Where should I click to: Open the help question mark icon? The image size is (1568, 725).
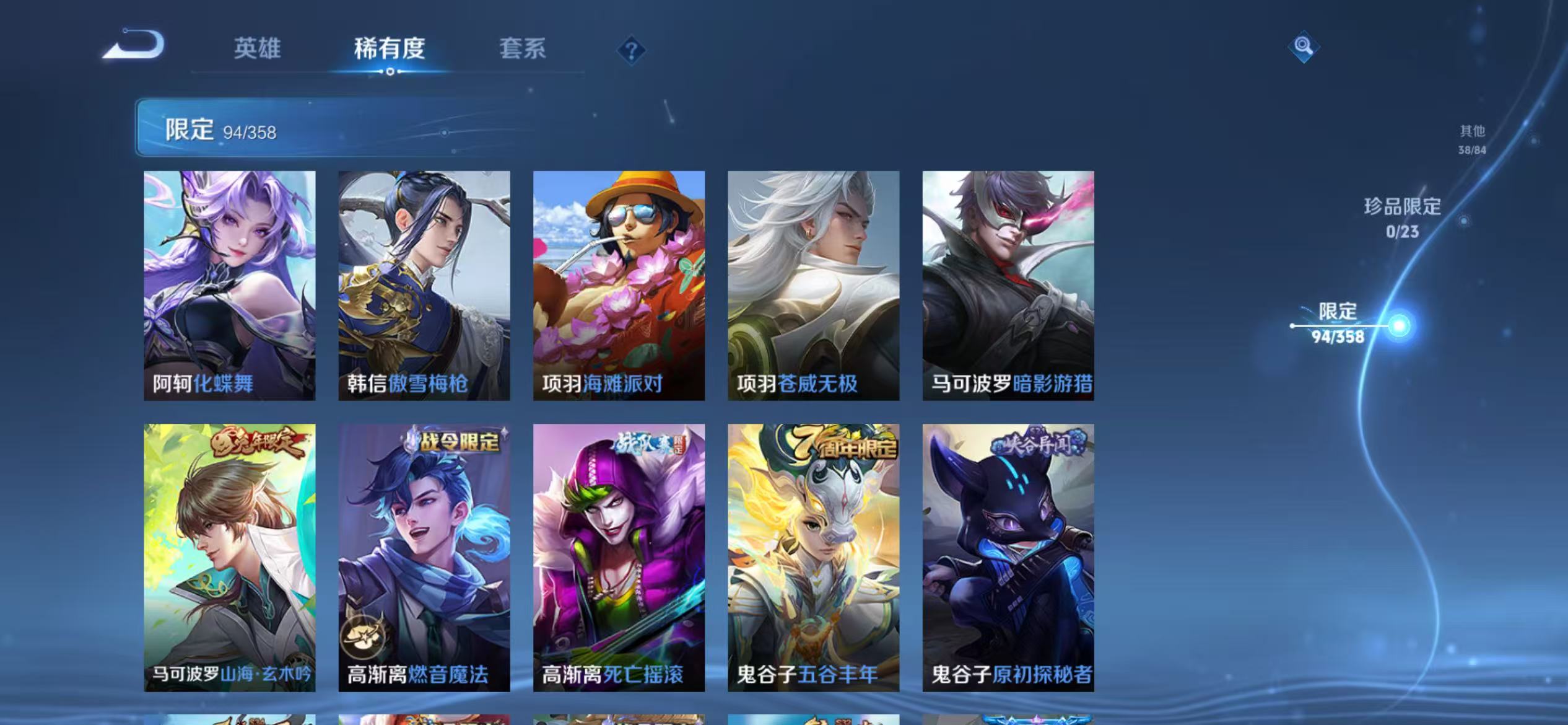(630, 50)
